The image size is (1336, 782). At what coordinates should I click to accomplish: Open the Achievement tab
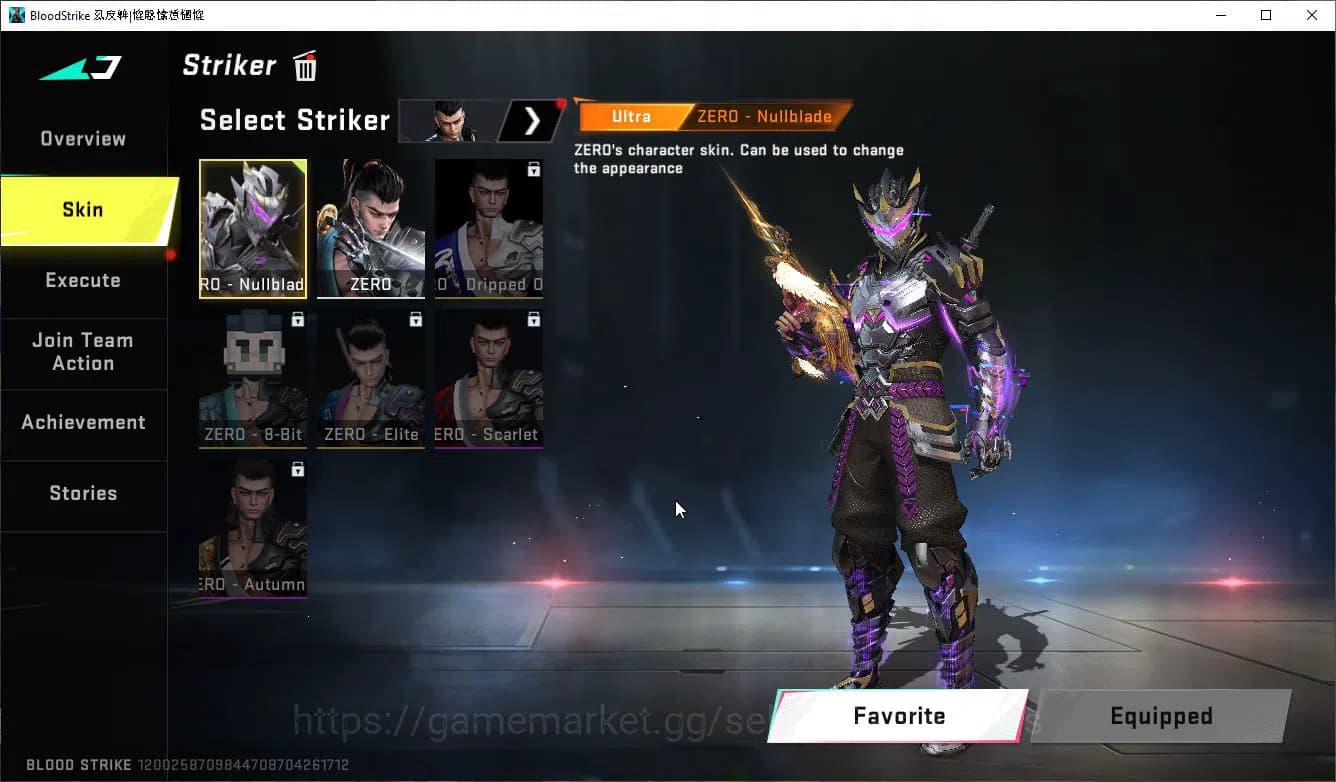[83, 422]
